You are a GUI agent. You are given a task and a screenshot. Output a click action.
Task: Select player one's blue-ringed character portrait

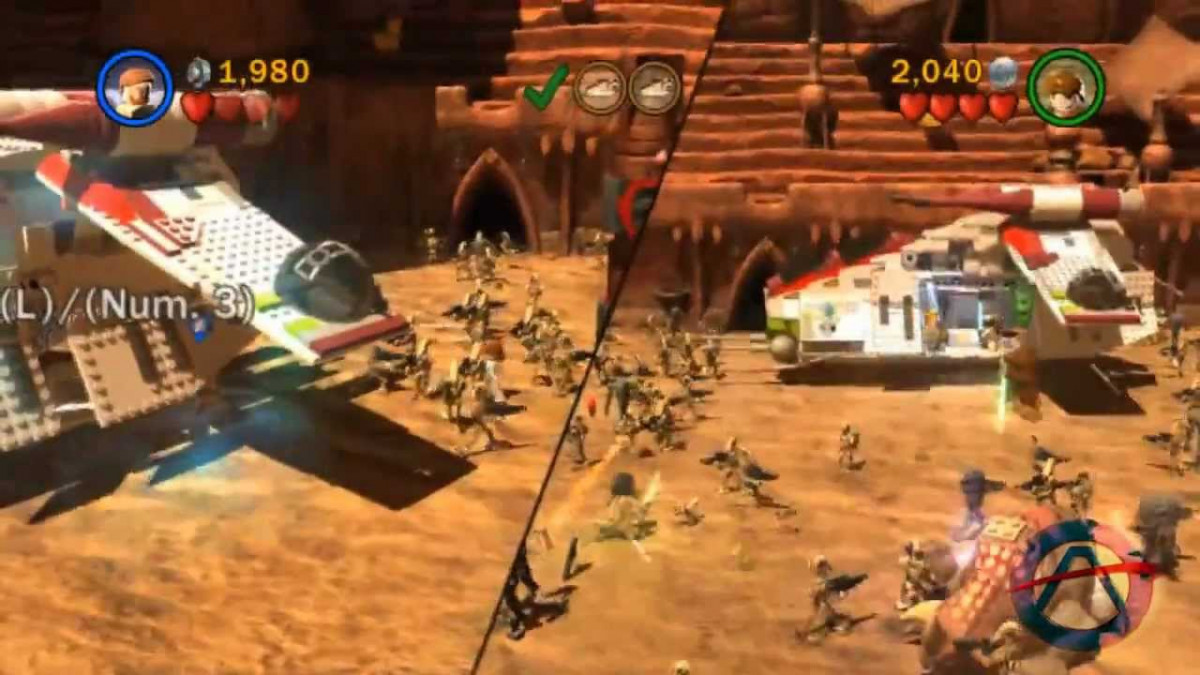tap(135, 88)
